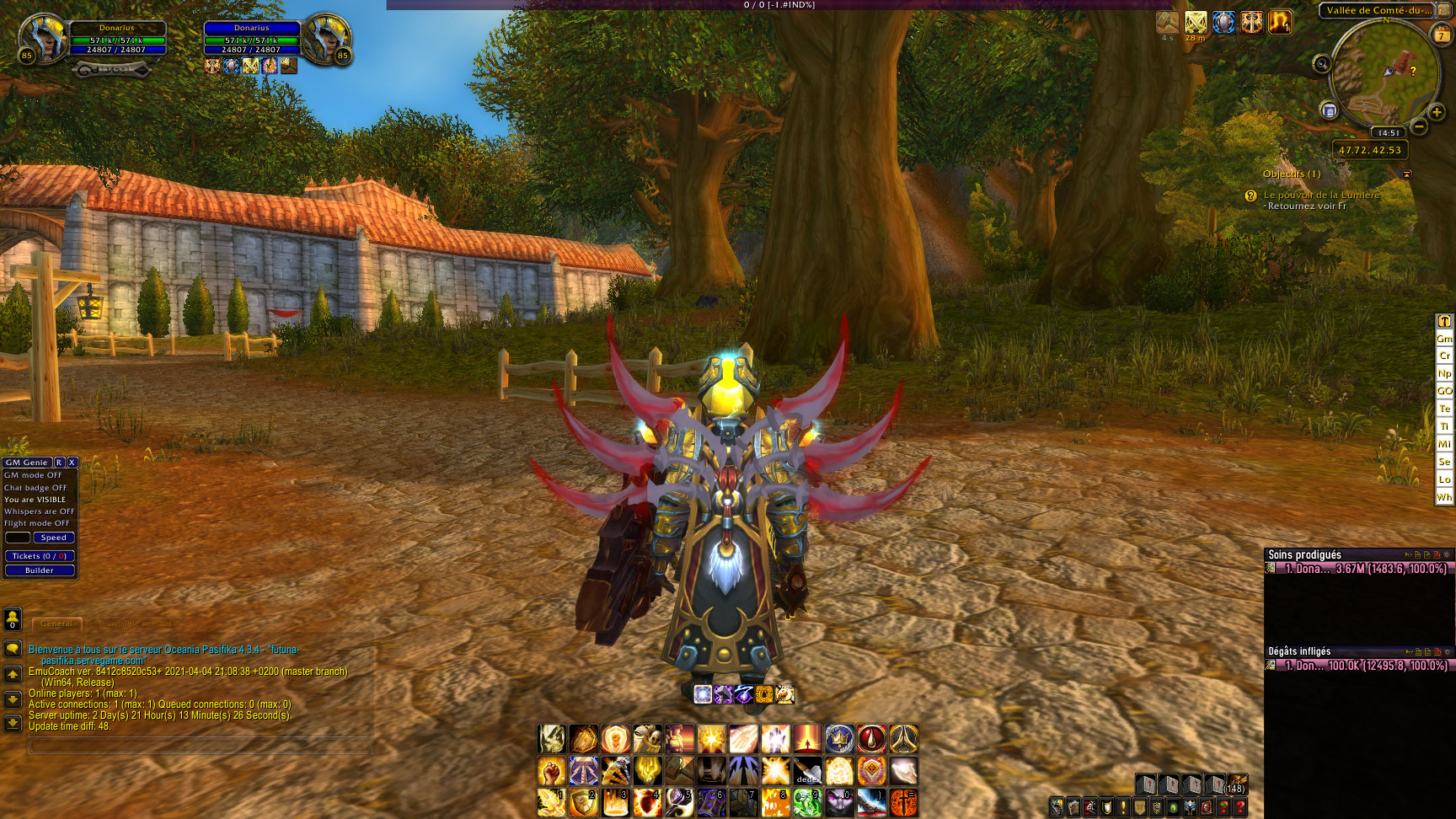This screenshot has height=819, width=1456.
Task: Click the Speed button in GM Genie
Action: (x=53, y=538)
